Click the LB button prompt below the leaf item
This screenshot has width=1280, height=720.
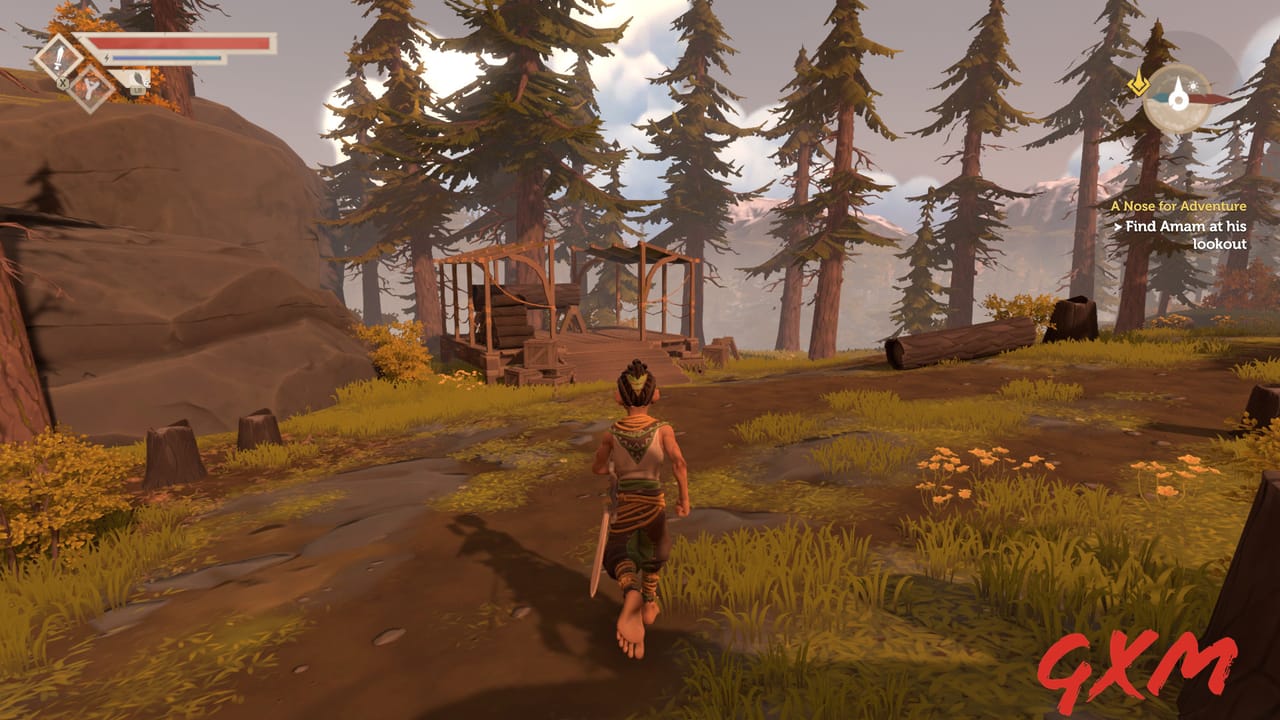pyautogui.click(x=138, y=89)
